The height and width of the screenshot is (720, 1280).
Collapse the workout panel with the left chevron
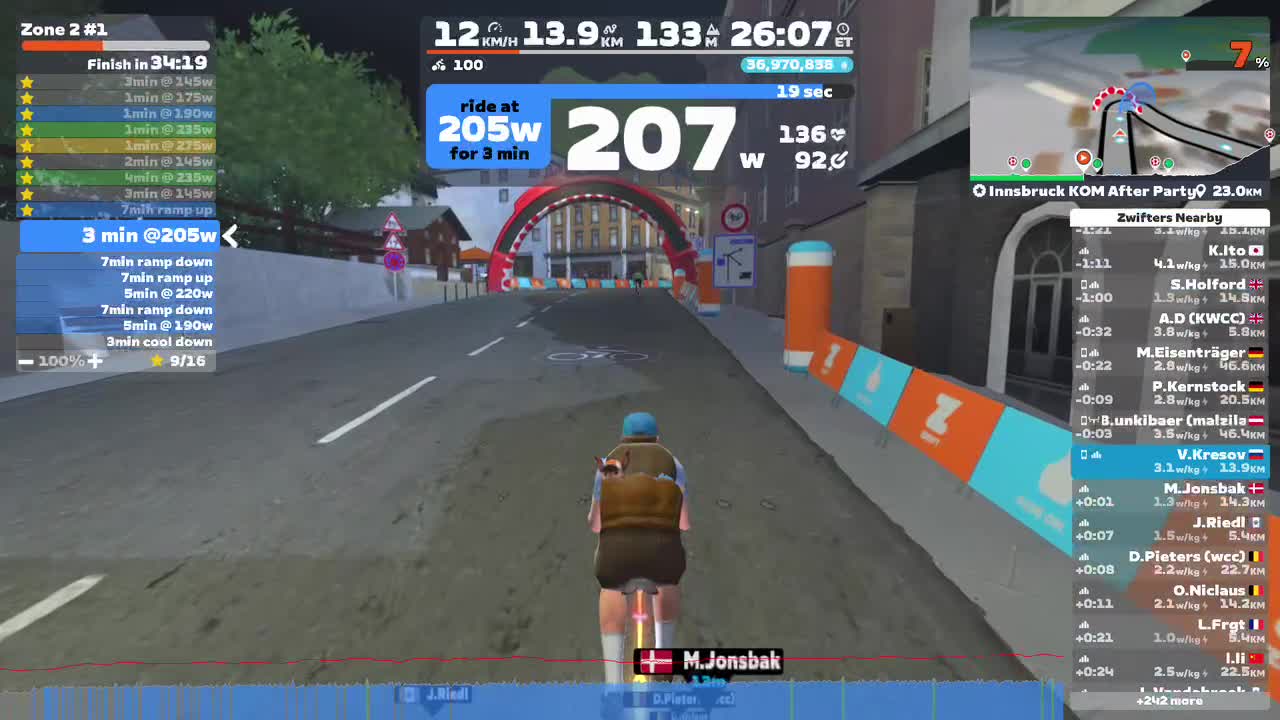pos(230,236)
